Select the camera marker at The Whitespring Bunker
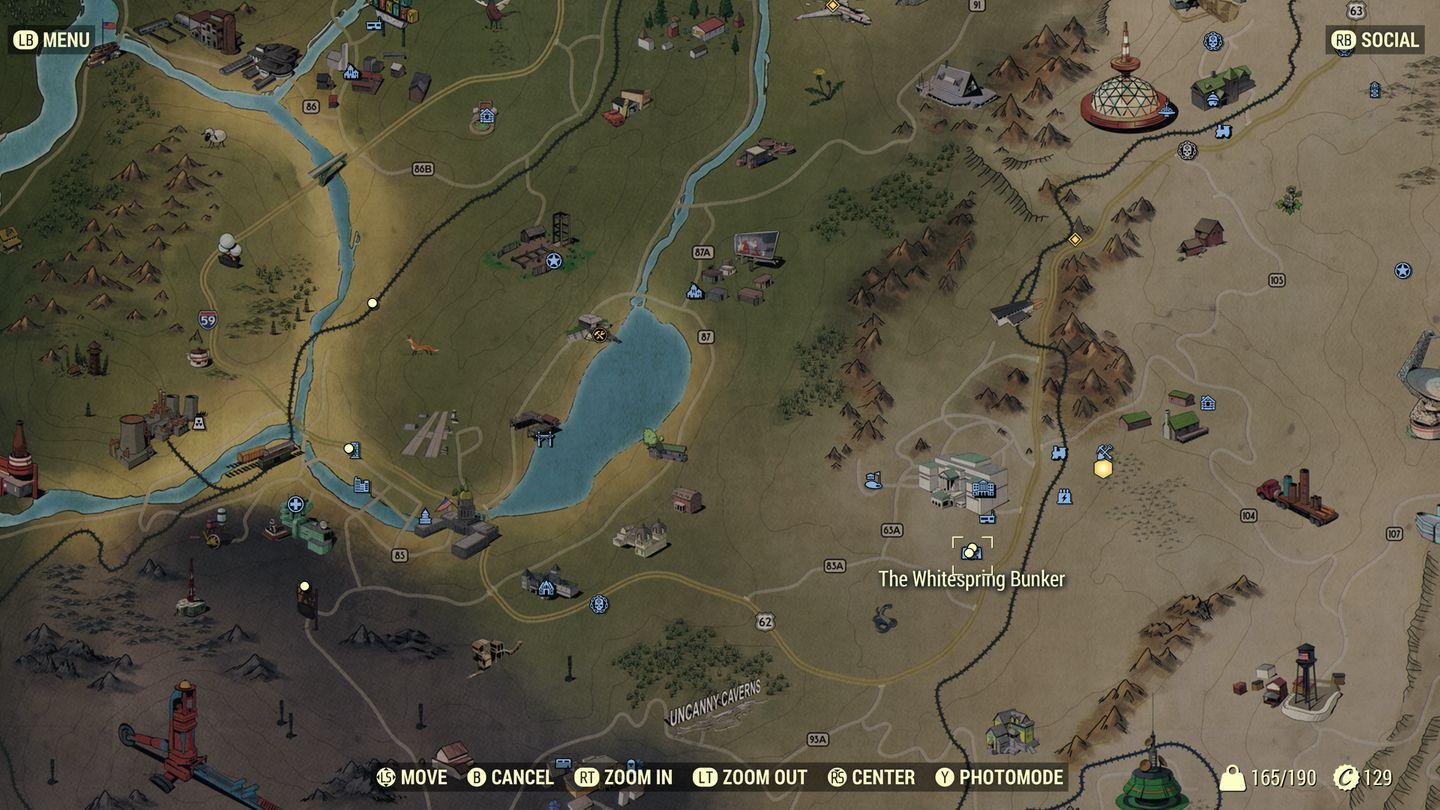The image size is (1440, 810). [x=970, y=551]
